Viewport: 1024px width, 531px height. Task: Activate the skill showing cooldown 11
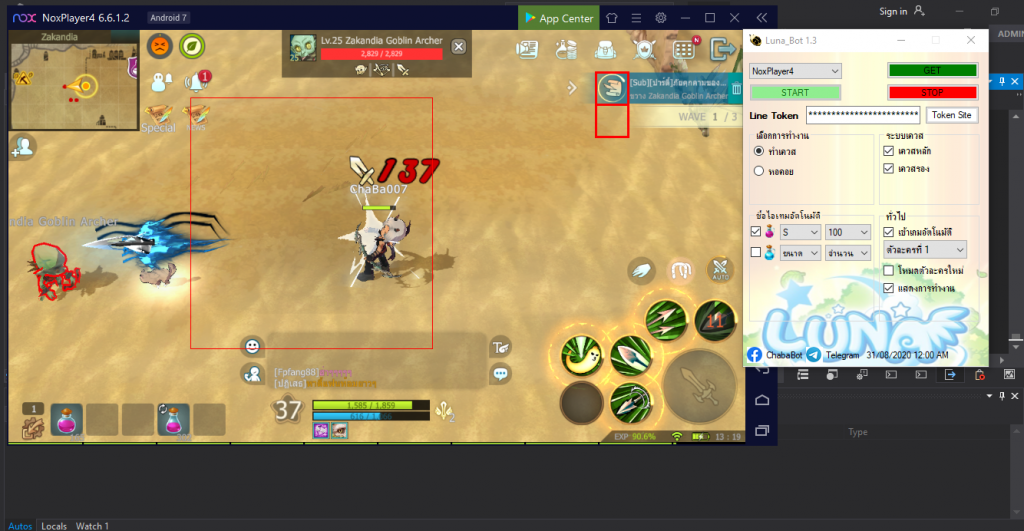pyautogui.click(x=714, y=320)
